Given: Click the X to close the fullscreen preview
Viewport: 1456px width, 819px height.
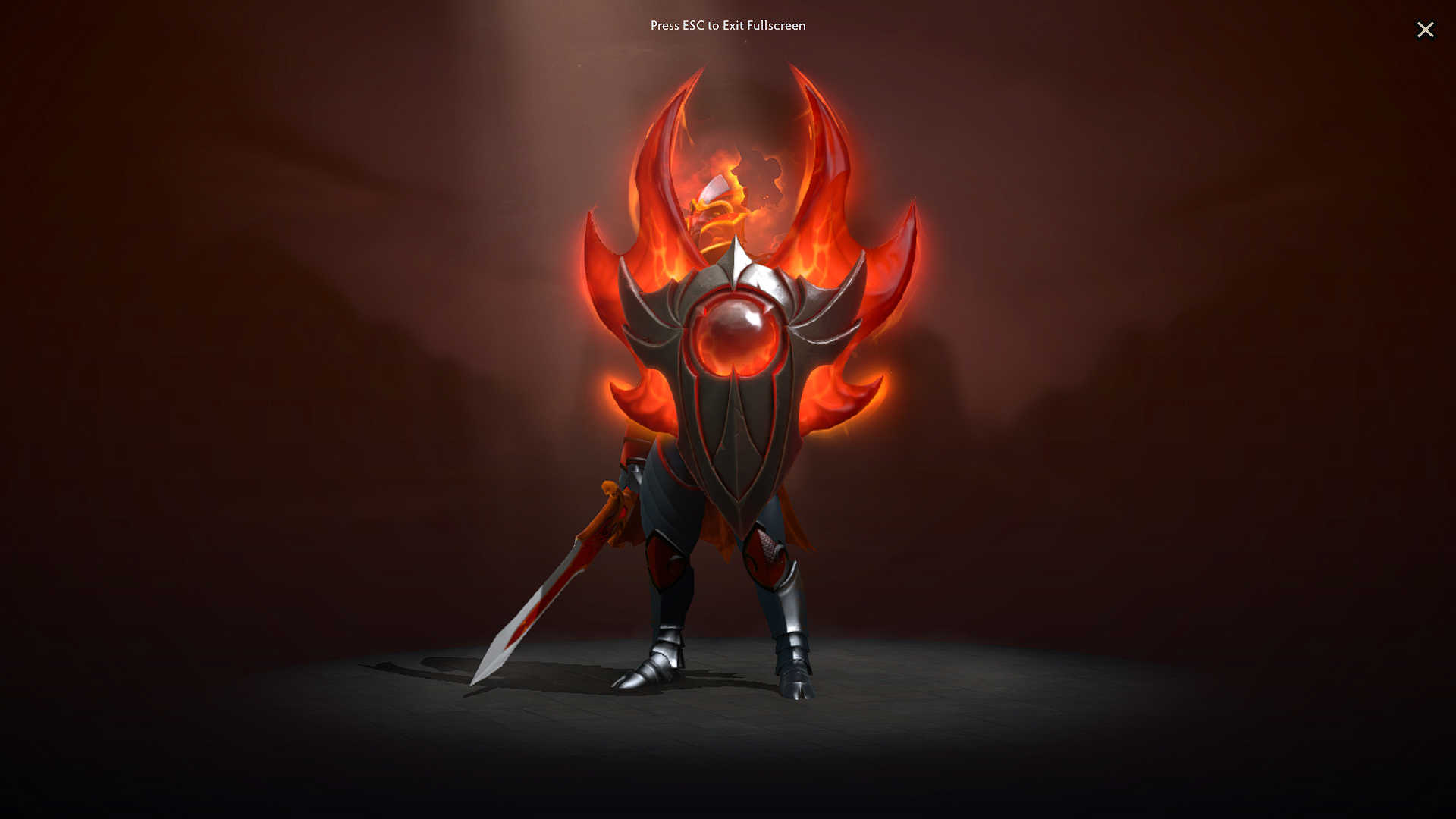Looking at the screenshot, I should click(1426, 30).
